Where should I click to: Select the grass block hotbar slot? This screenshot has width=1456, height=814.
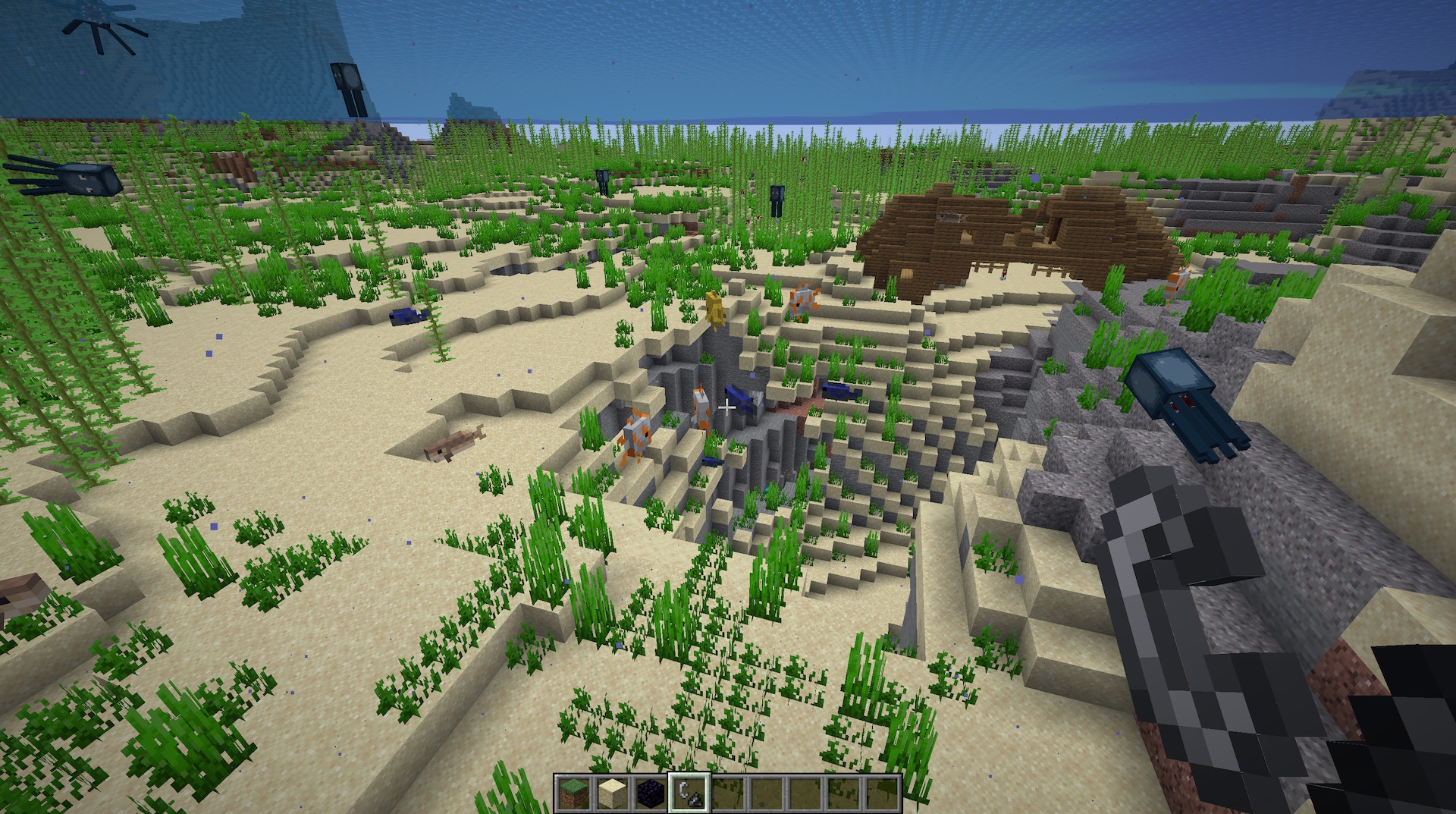[573, 794]
